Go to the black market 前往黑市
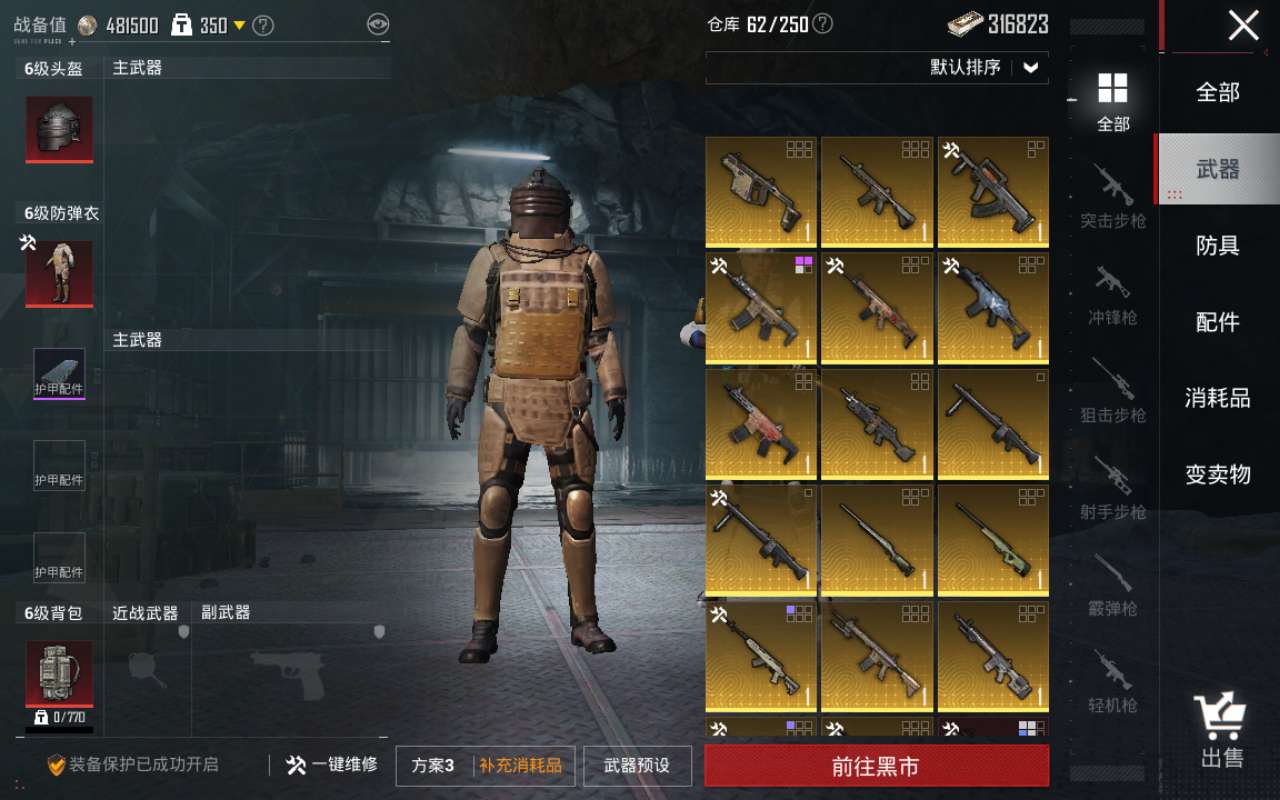Viewport: 1280px width, 800px height. tap(876, 766)
